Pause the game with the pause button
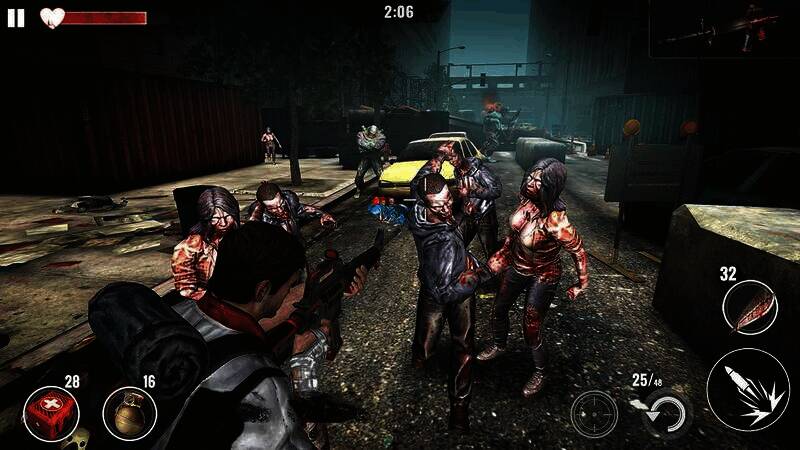Image resolution: width=800 pixels, height=450 pixels. click(x=16, y=18)
